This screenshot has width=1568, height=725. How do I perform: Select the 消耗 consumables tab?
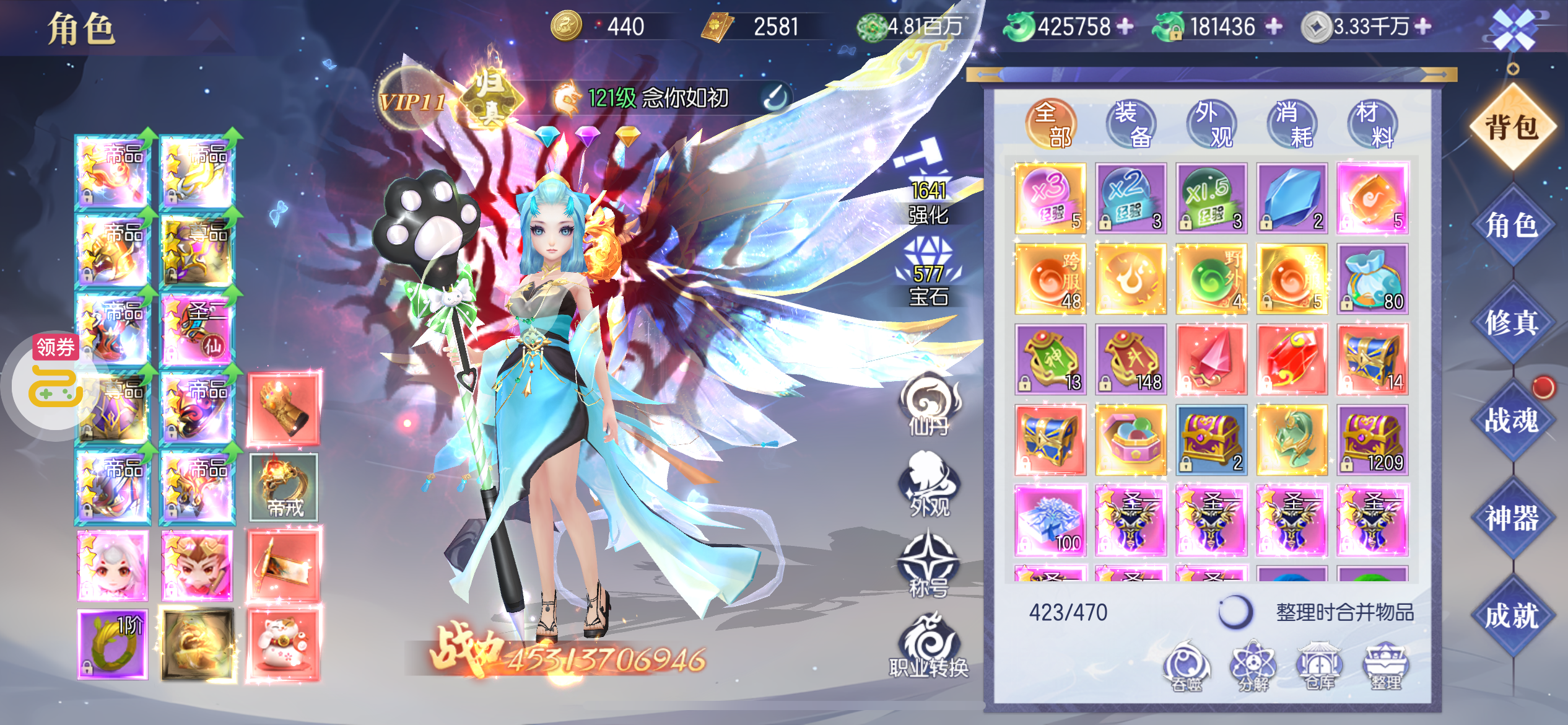coord(1292,124)
